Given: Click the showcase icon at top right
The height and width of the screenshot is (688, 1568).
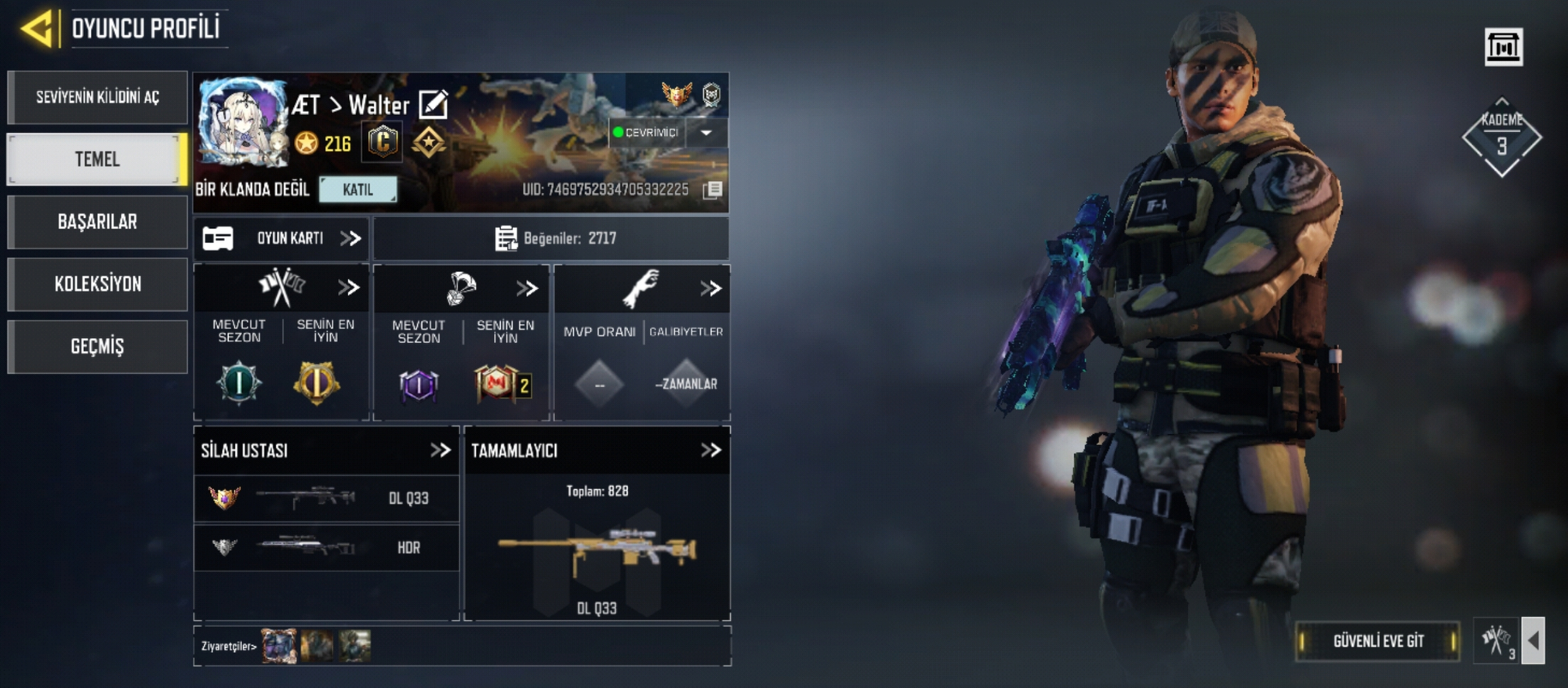Looking at the screenshot, I should [x=1503, y=47].
